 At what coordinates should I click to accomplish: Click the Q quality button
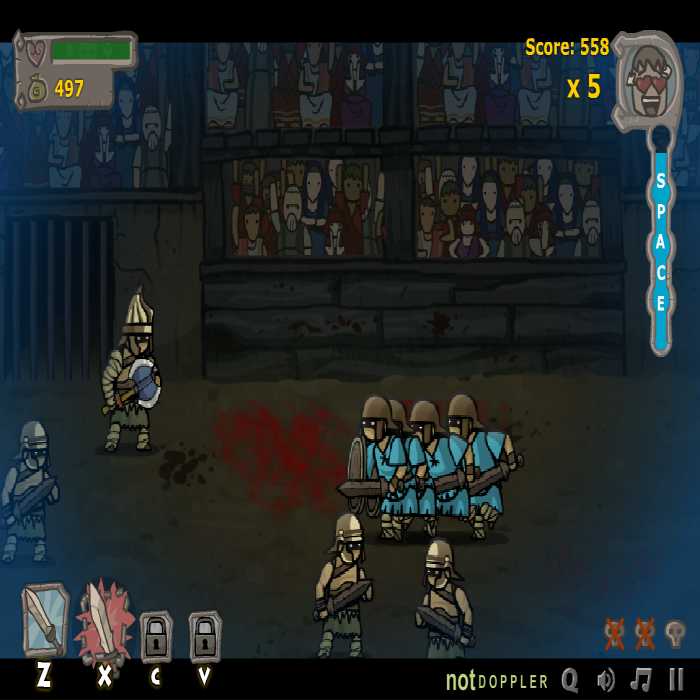(570, 680)
